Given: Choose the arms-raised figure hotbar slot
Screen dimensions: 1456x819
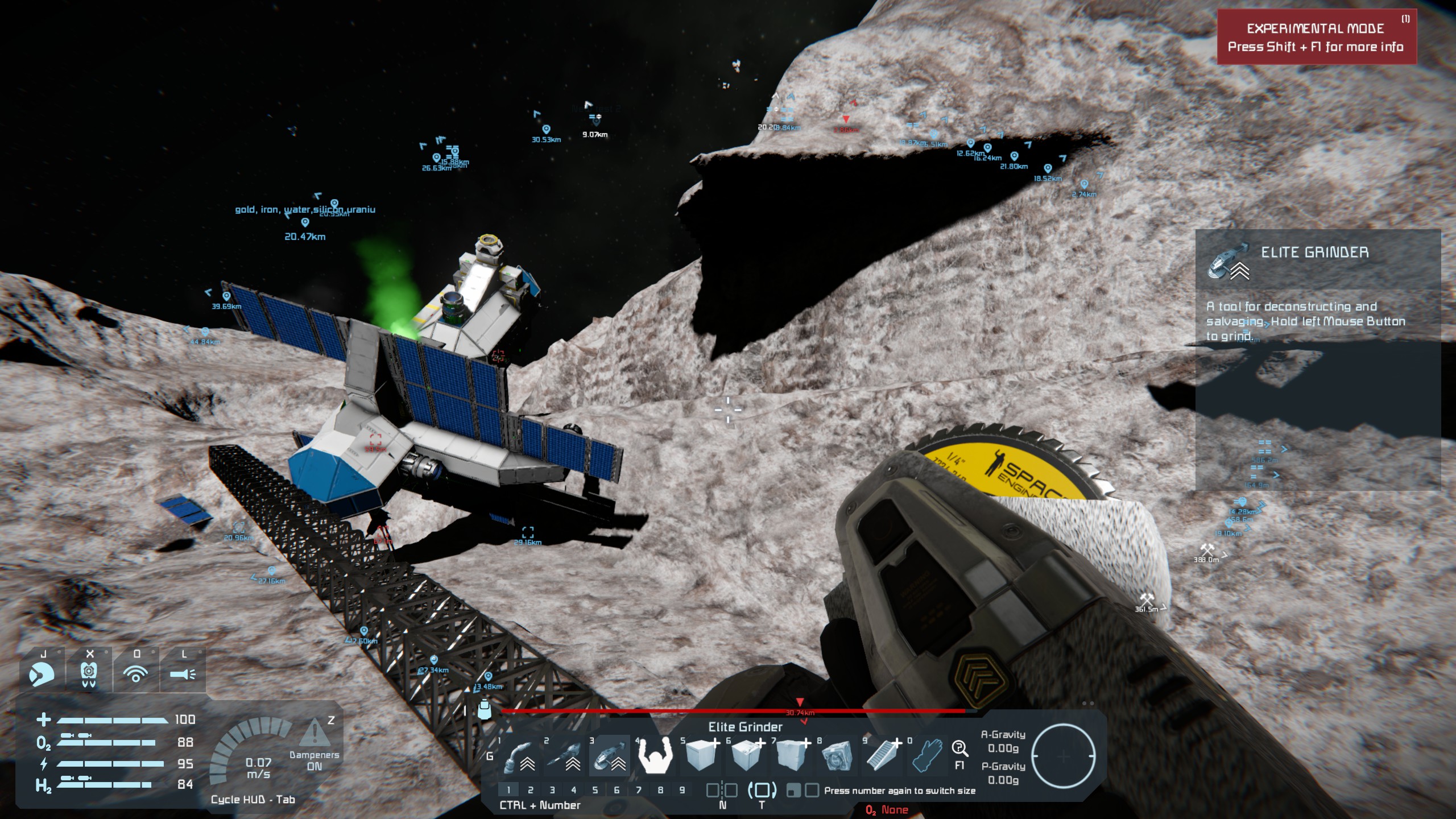Looking at the screenshot, I should 655,756.
